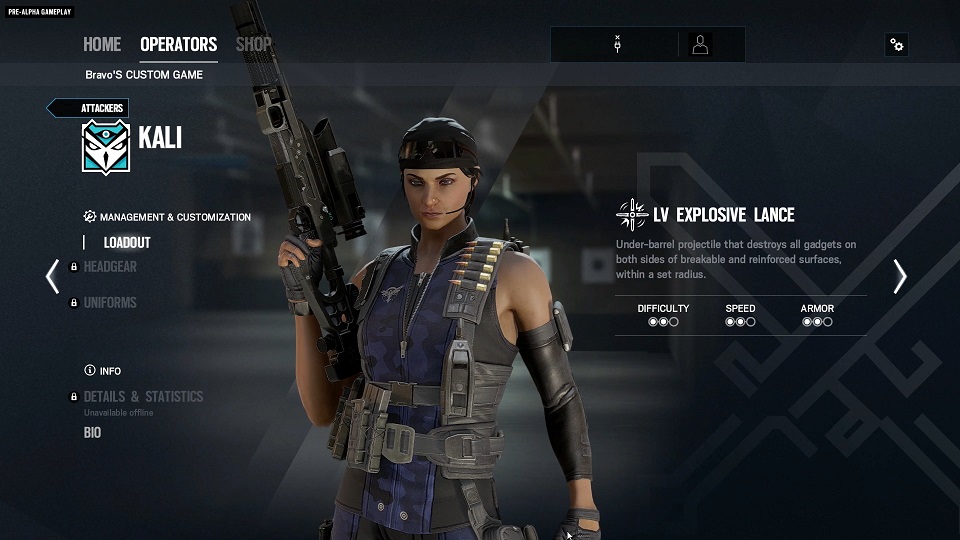Choose the locked Uniforms option

point(110,302)
